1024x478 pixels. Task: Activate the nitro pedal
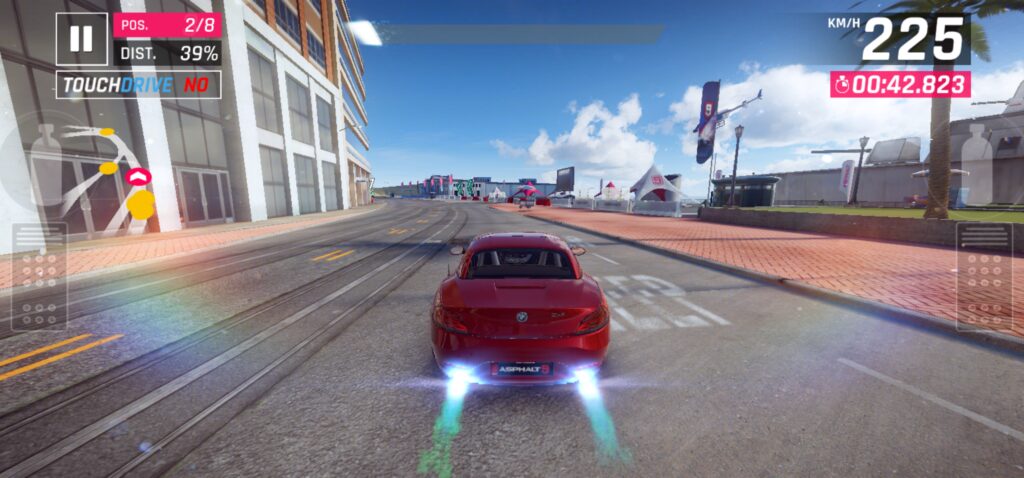click(x=984, y=277)
